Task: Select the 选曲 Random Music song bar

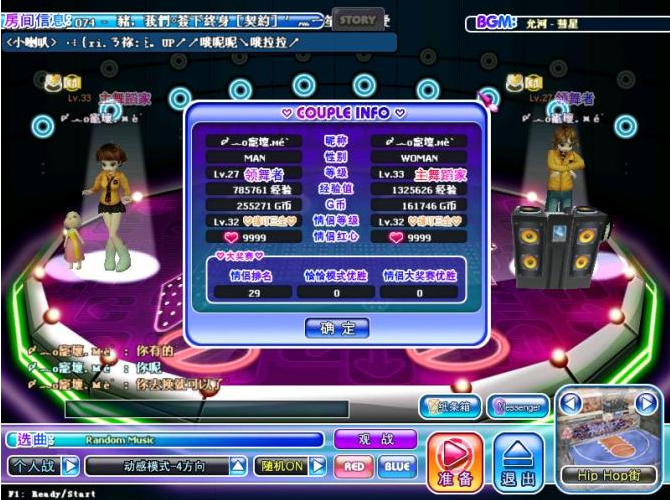Action: click(x=165, y=439)
